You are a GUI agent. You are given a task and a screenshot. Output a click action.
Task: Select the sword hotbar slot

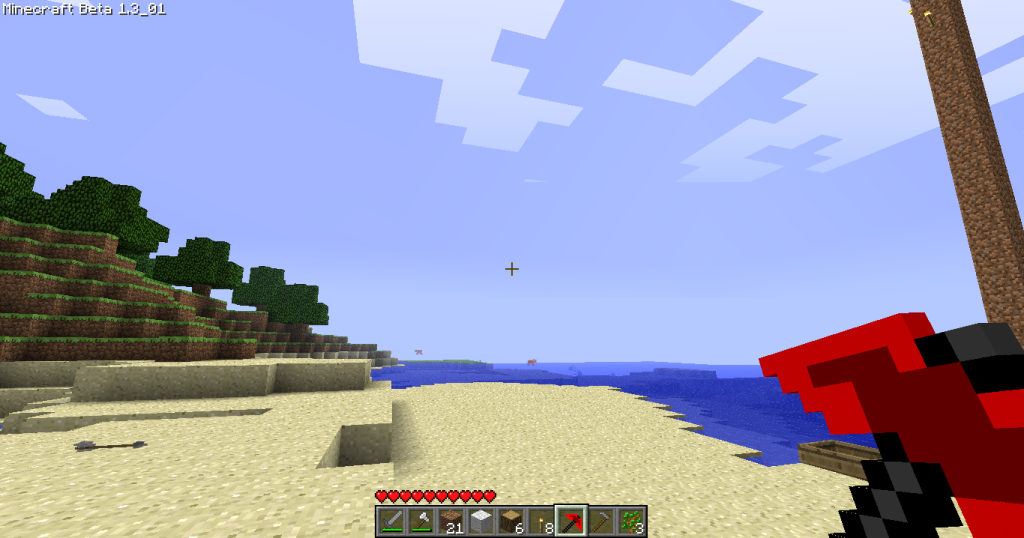[x=391, y=521]
